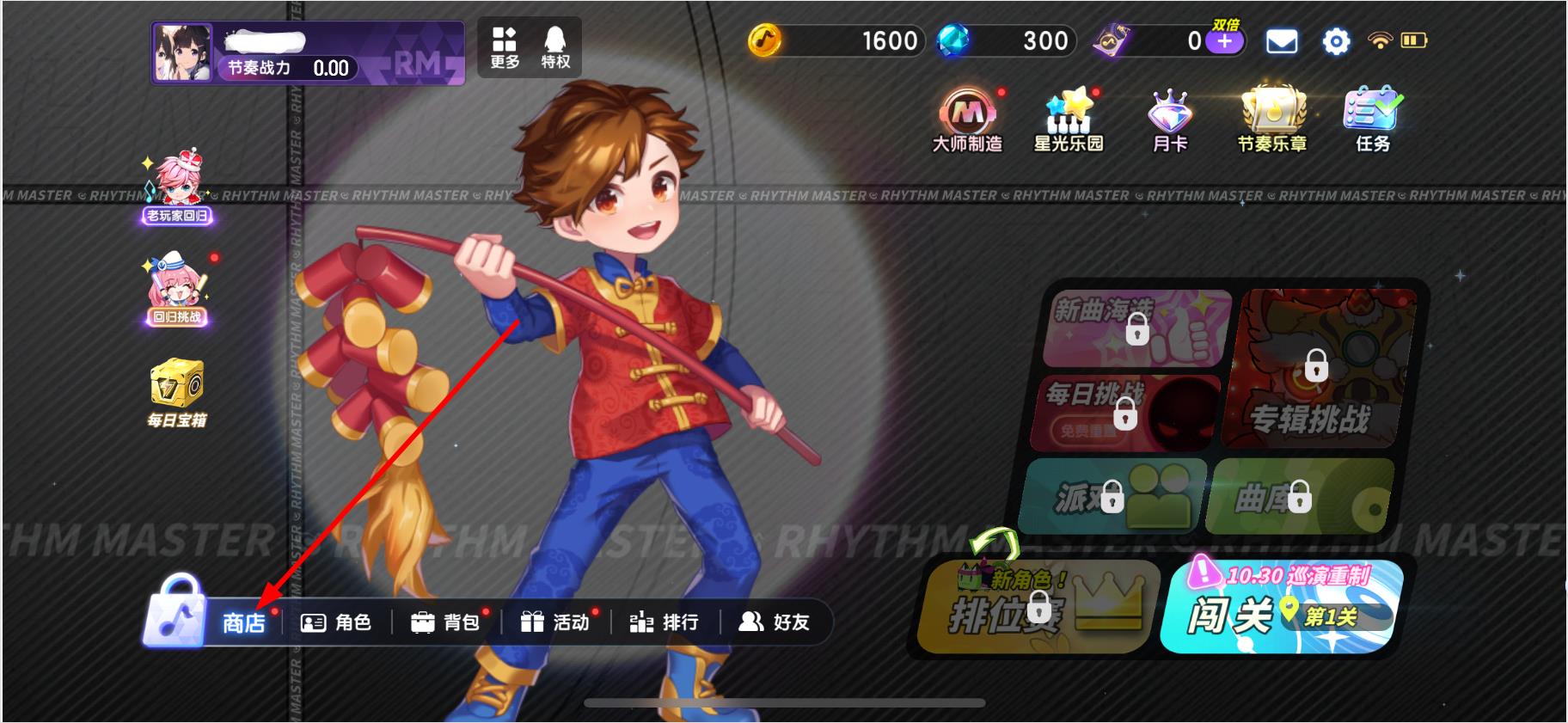Open the in-game mail inbox
The height and width of the screenshot is (723, 1568).
point(1282,41)
